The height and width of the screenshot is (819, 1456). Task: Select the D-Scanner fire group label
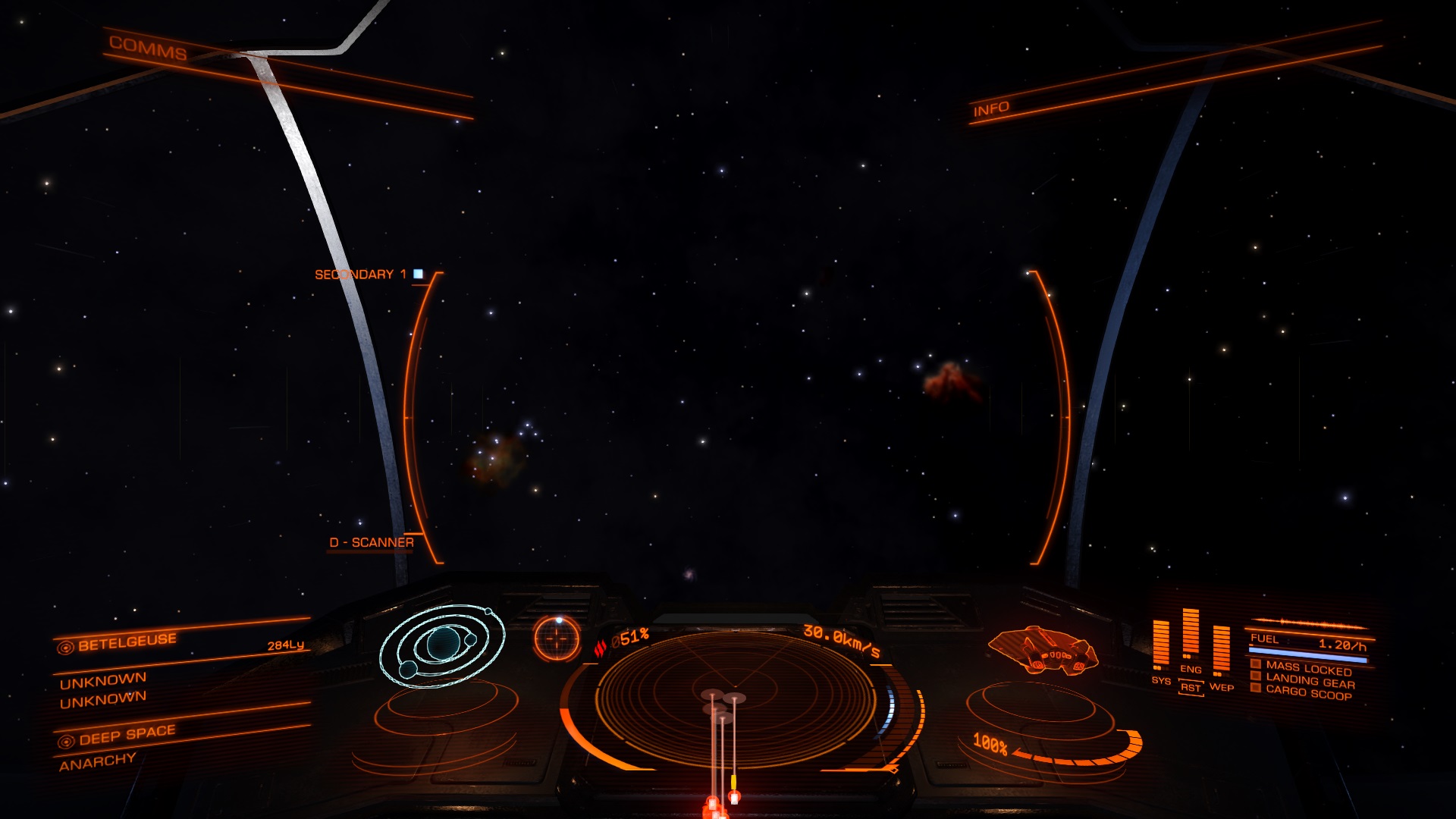tap(372, 542)
